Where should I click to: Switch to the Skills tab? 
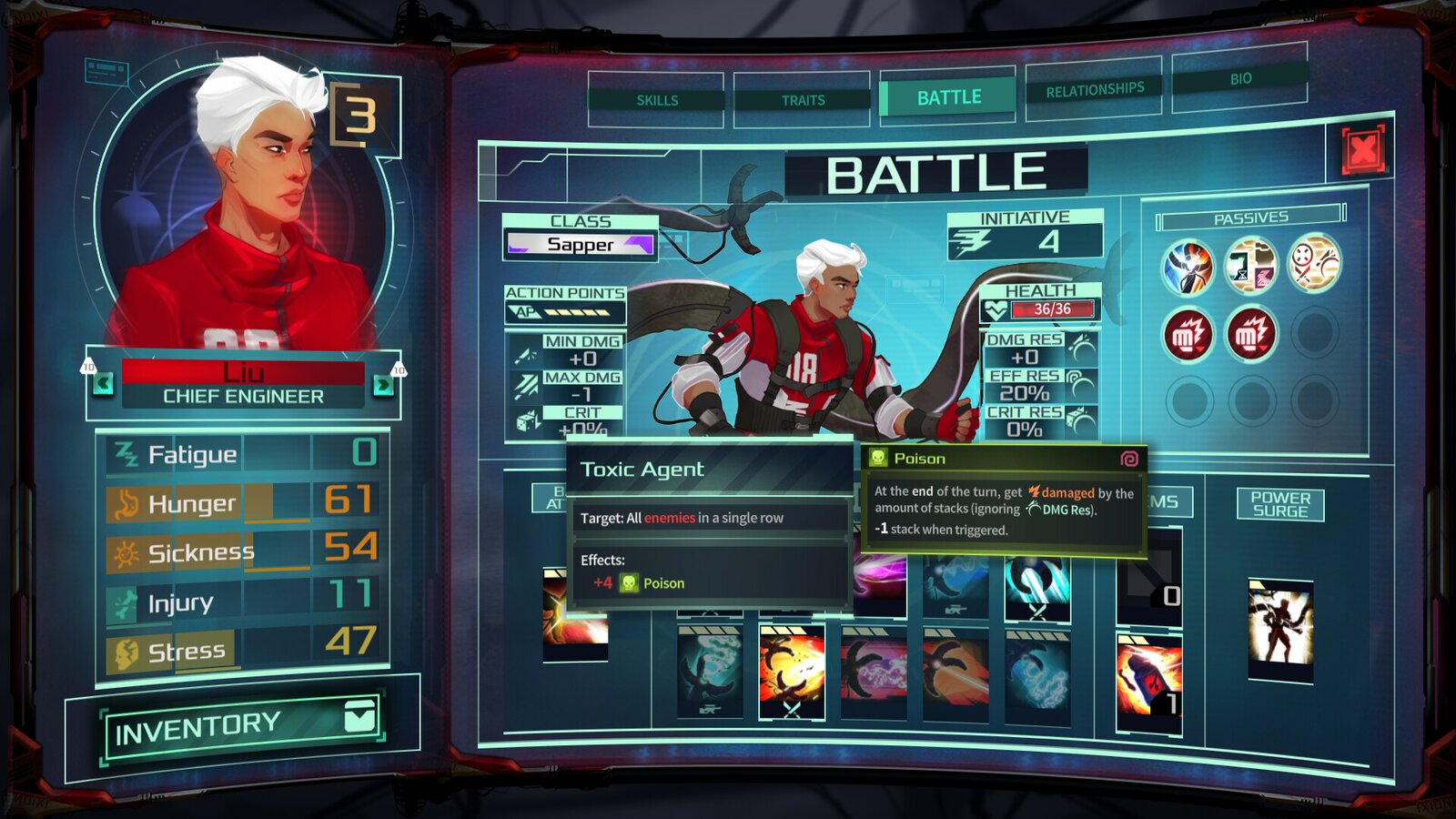(x=657, y=100)
